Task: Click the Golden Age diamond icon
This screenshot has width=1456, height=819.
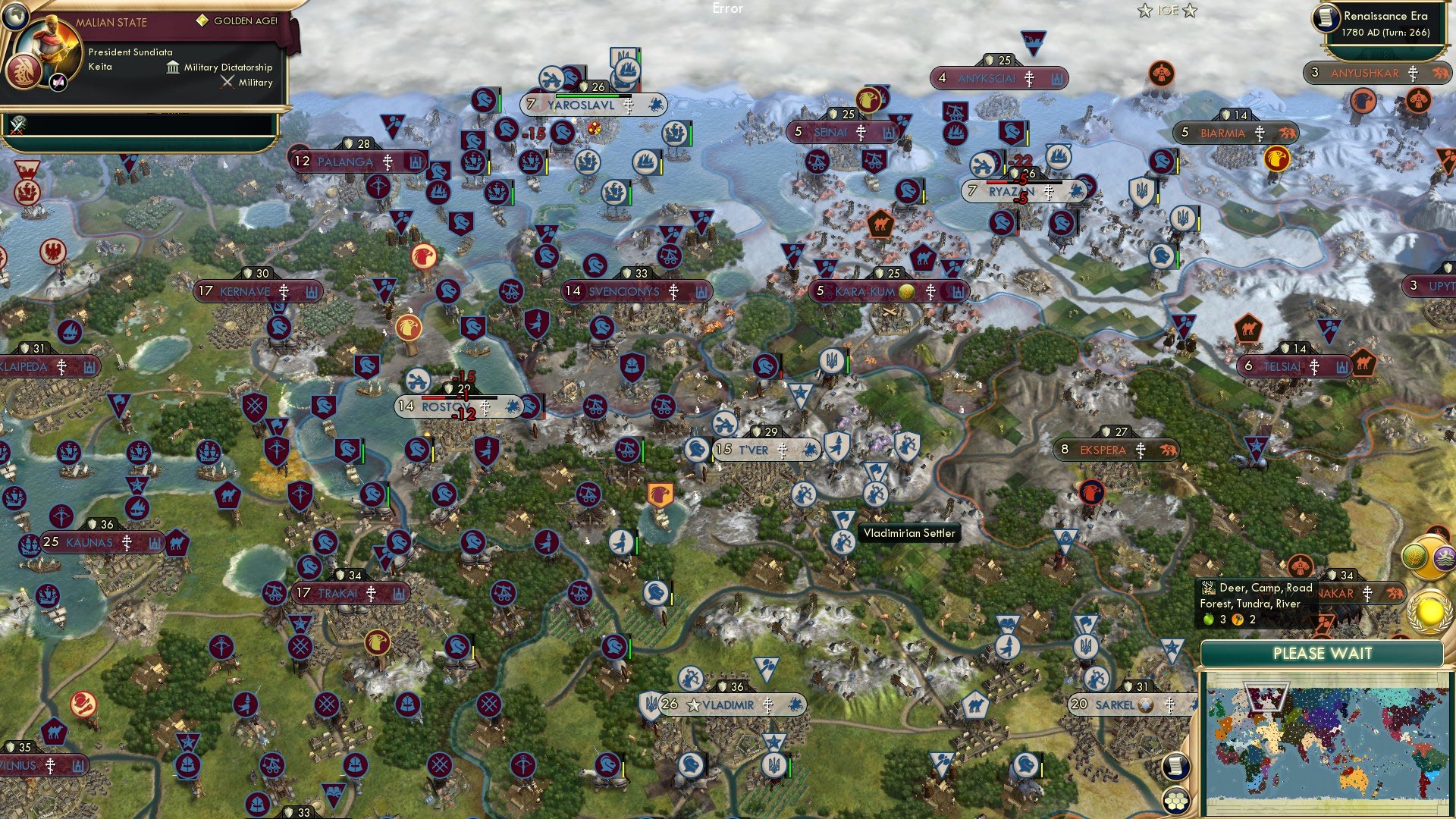Action: (x=202, y=20)
